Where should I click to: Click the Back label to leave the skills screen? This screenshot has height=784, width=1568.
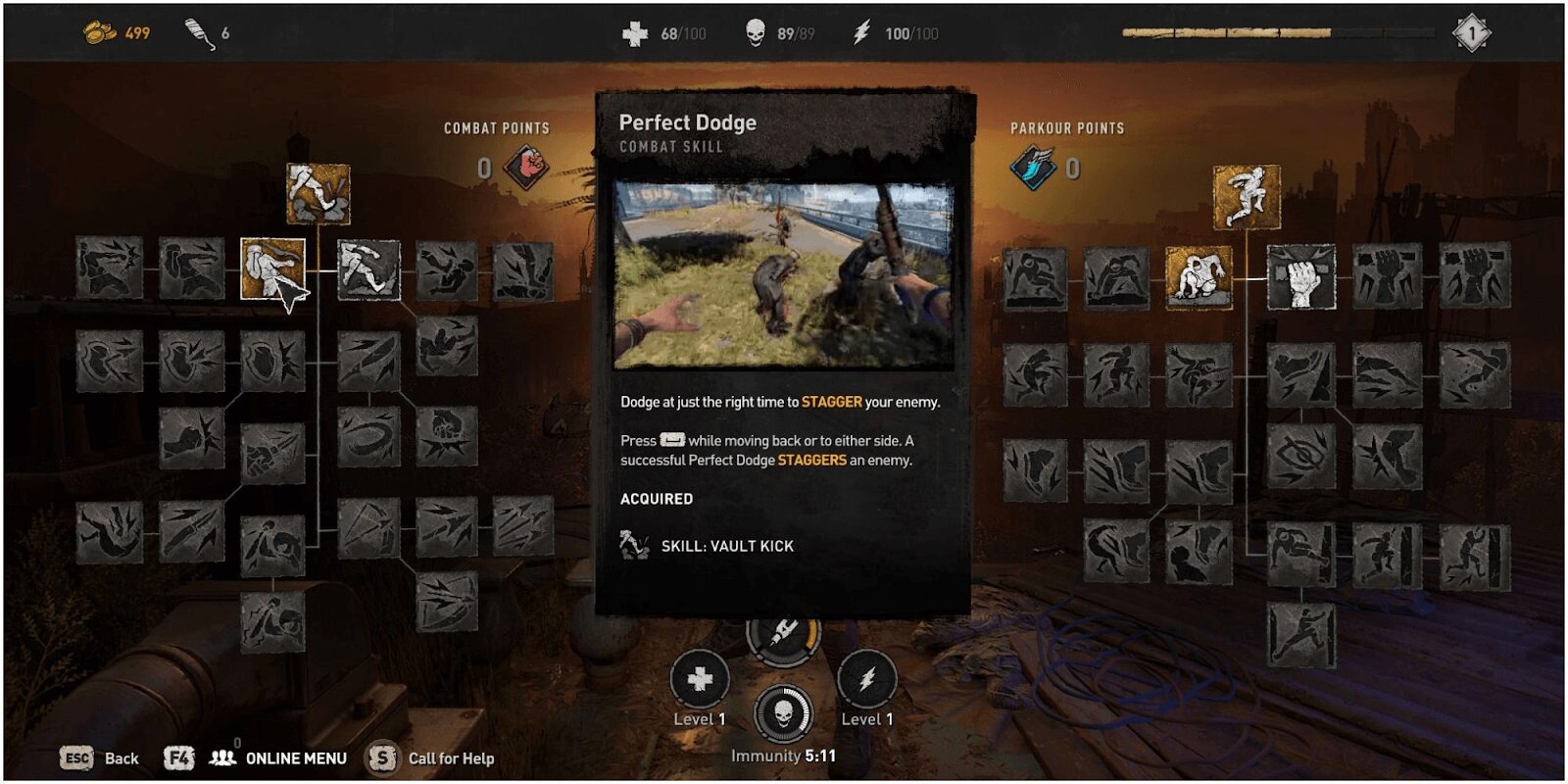coord(122,759)
